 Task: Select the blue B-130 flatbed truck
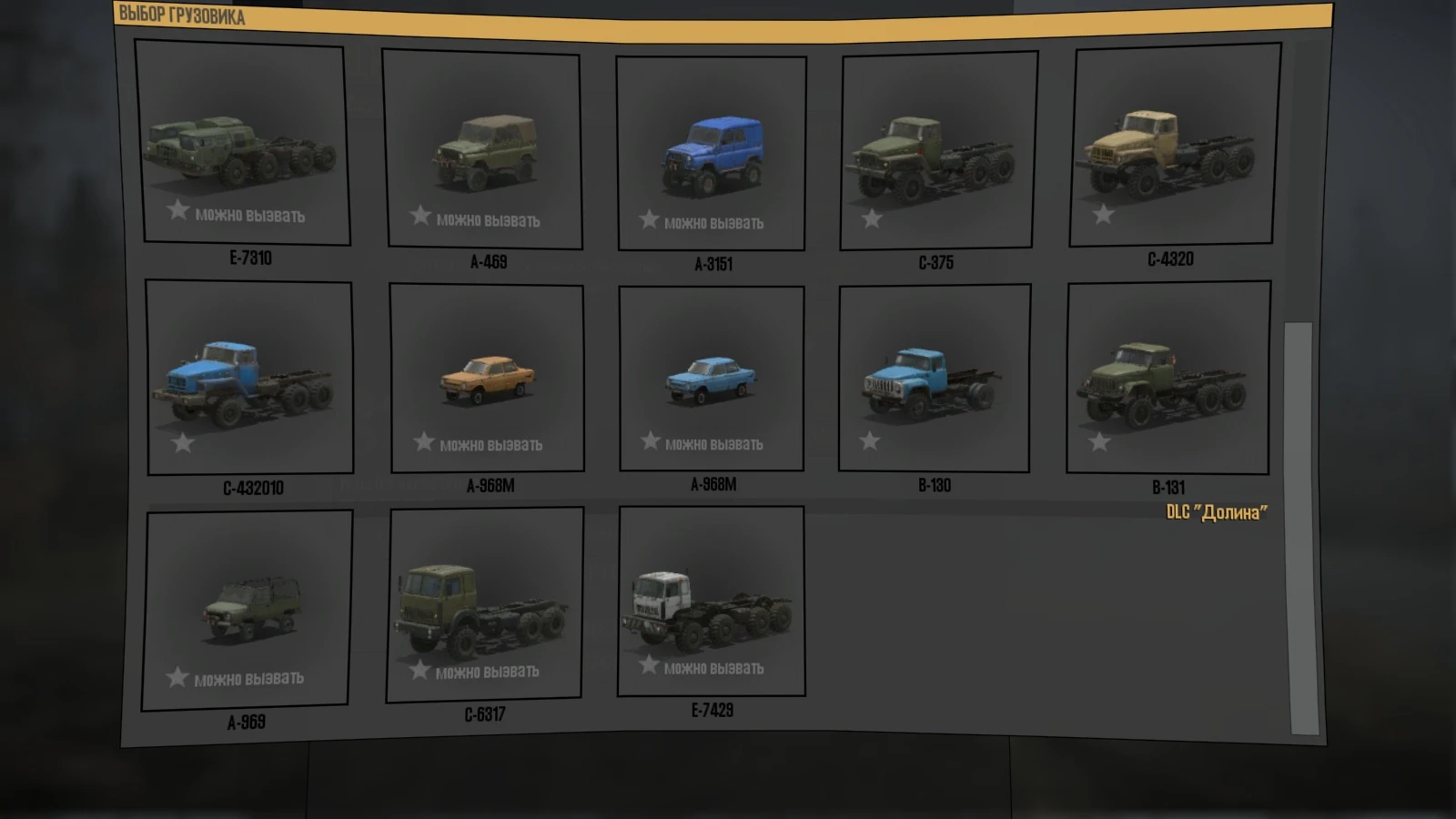(x=933, y=378)
